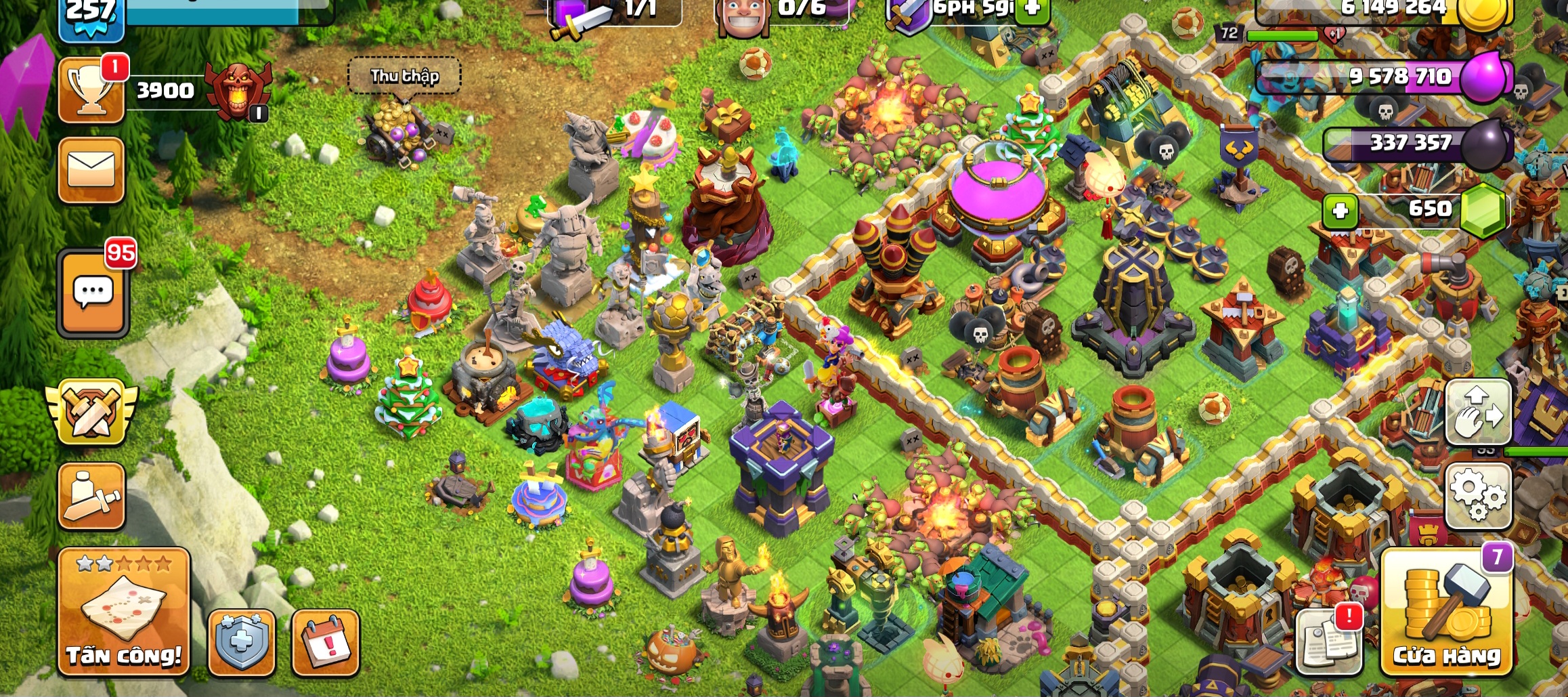Viewport: 1568px width, 697px height.
Task: Toggle the layout editor hand button
Action: point(1479,411)
